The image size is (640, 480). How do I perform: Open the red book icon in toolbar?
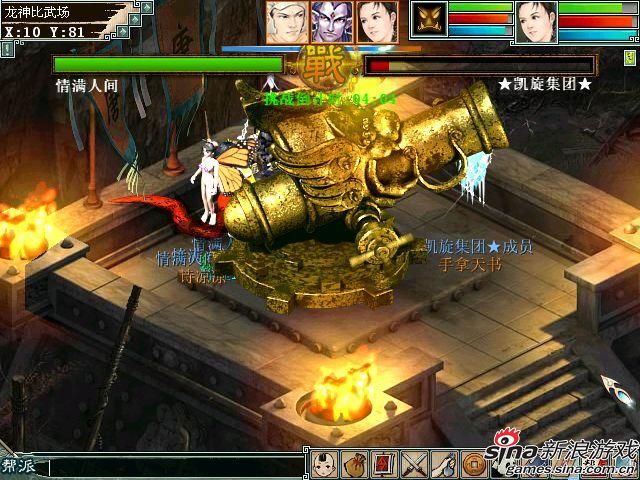[383, 465]
